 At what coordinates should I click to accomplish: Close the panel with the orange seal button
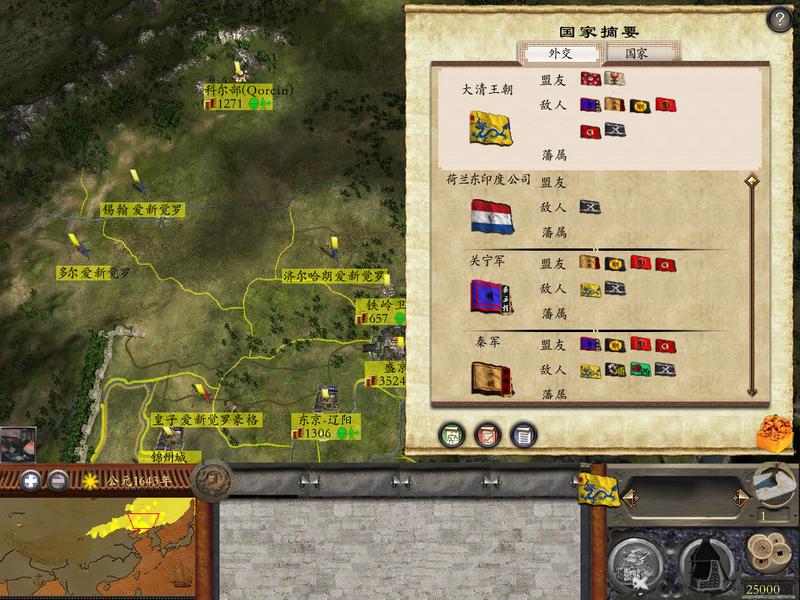tap(773, 430)
